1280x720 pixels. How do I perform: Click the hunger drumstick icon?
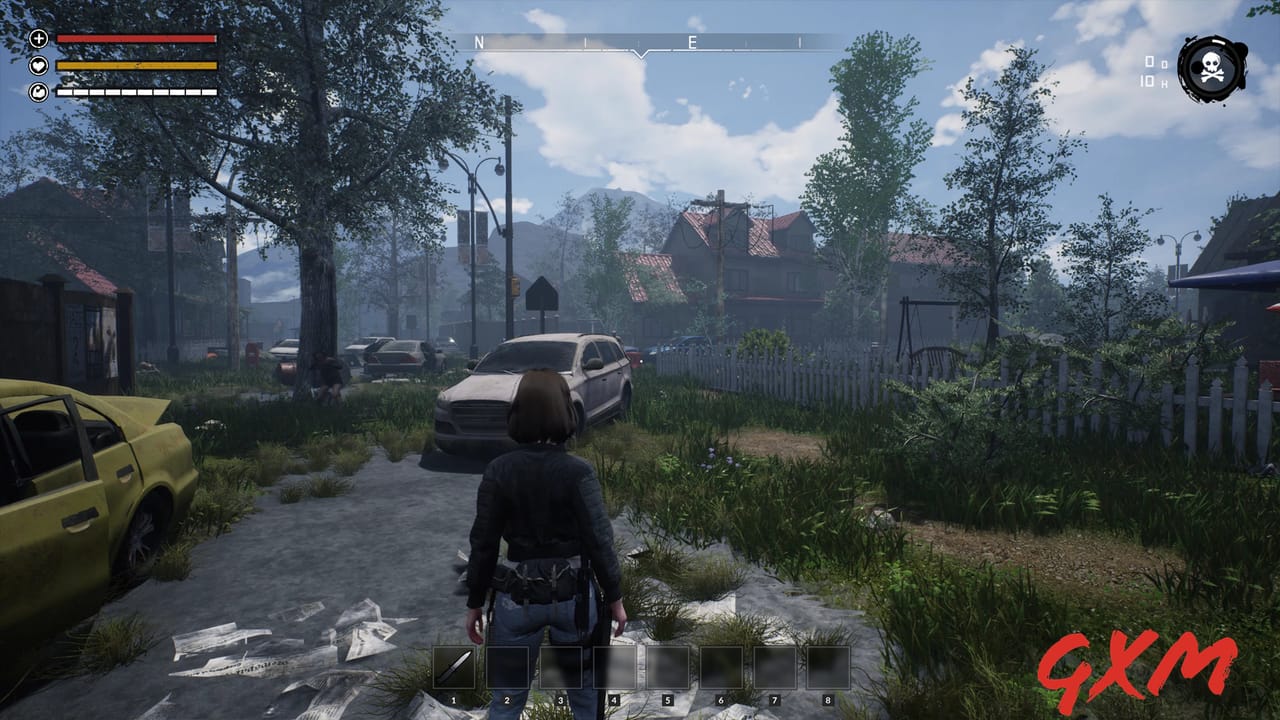pos(39,92)
